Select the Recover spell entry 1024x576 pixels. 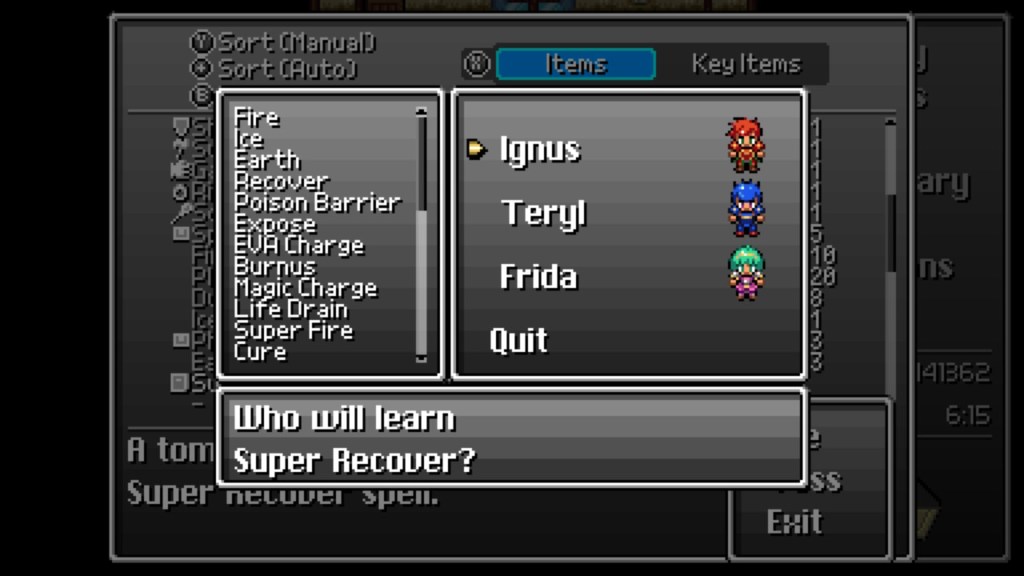tap(281, 182)
